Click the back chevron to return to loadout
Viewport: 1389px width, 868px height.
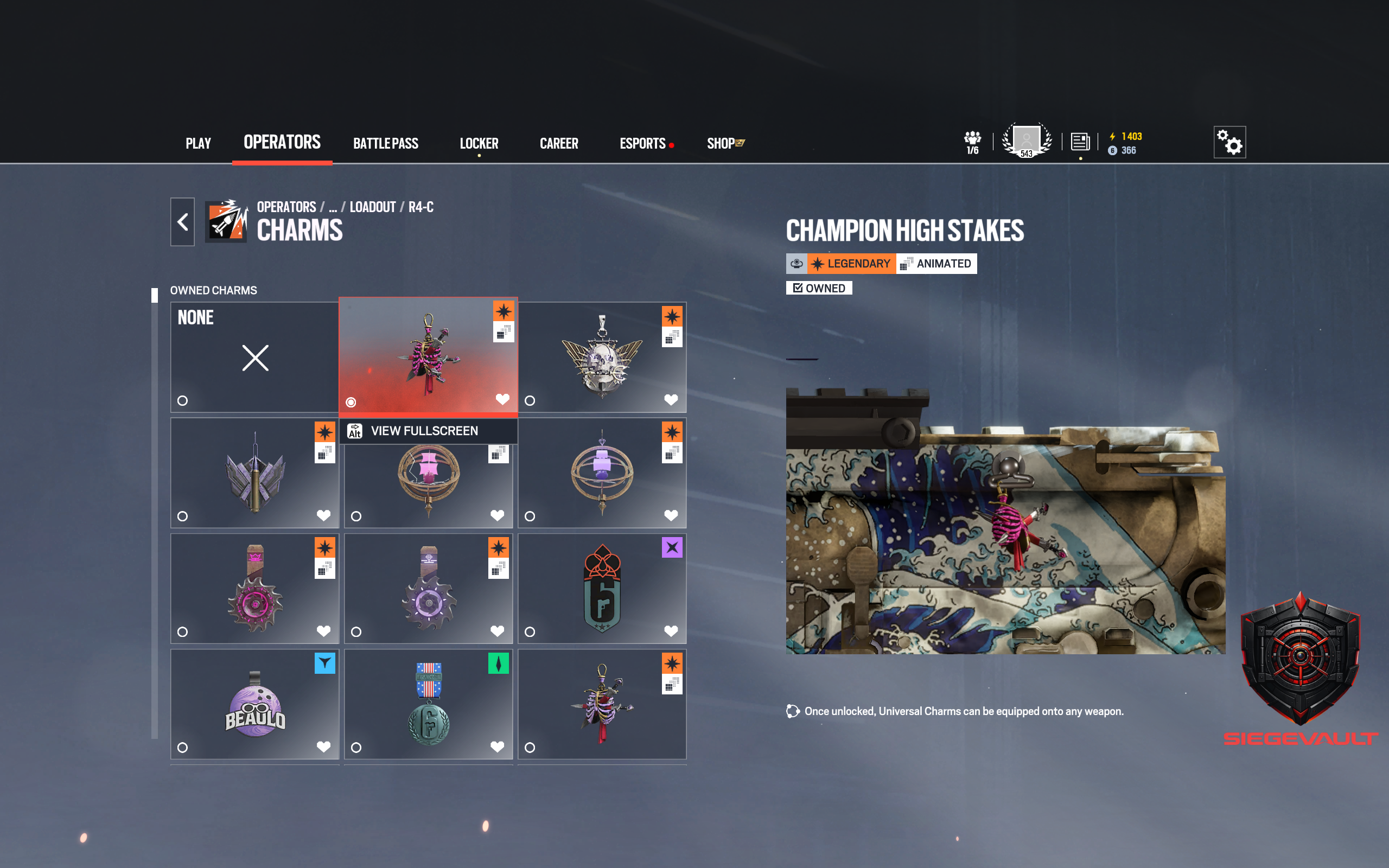point(182,221)
